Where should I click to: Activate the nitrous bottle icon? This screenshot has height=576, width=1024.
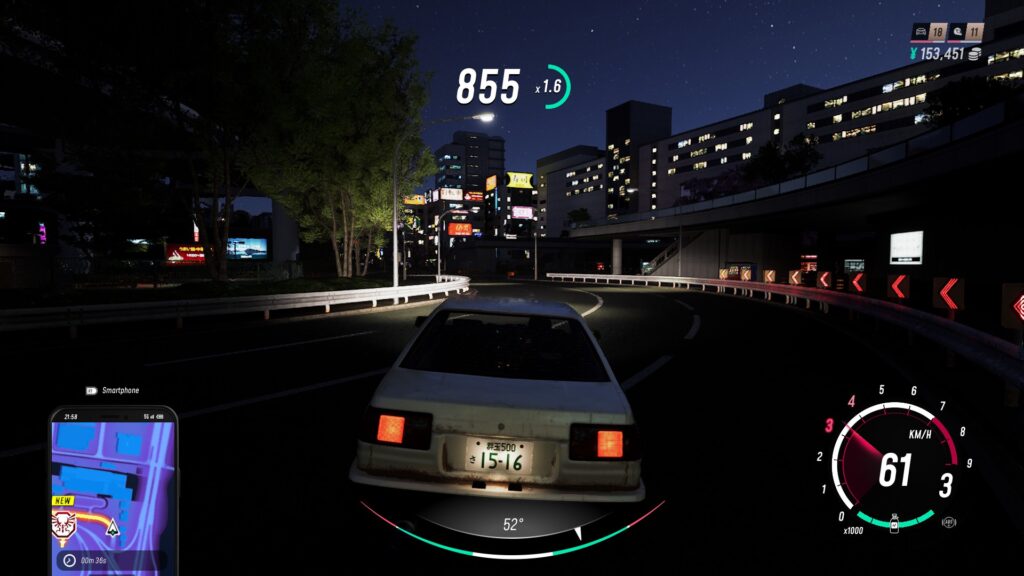coord(893,523)
